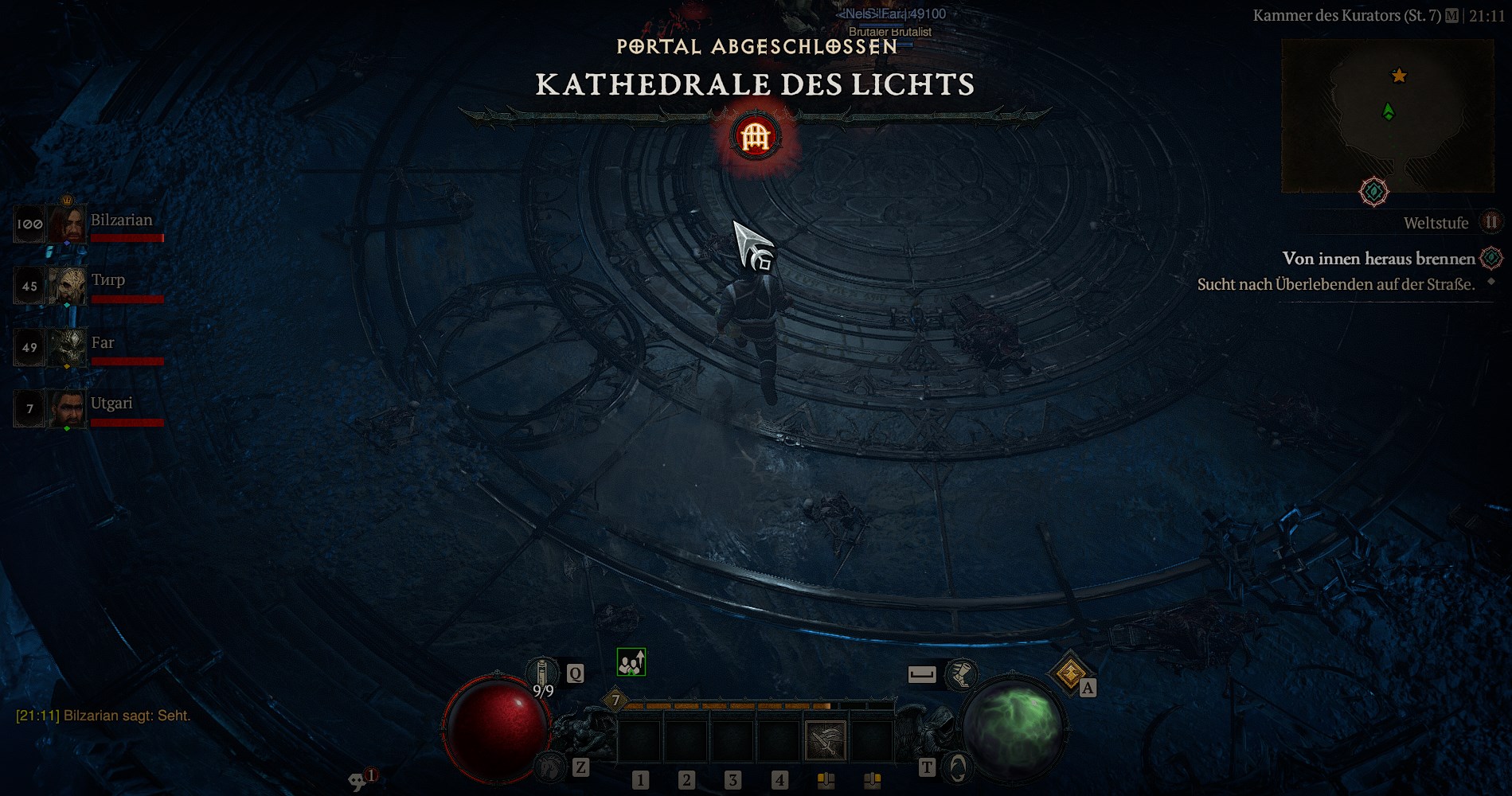
Task: Use the healing potion vial icon
Action: (544, 673)
